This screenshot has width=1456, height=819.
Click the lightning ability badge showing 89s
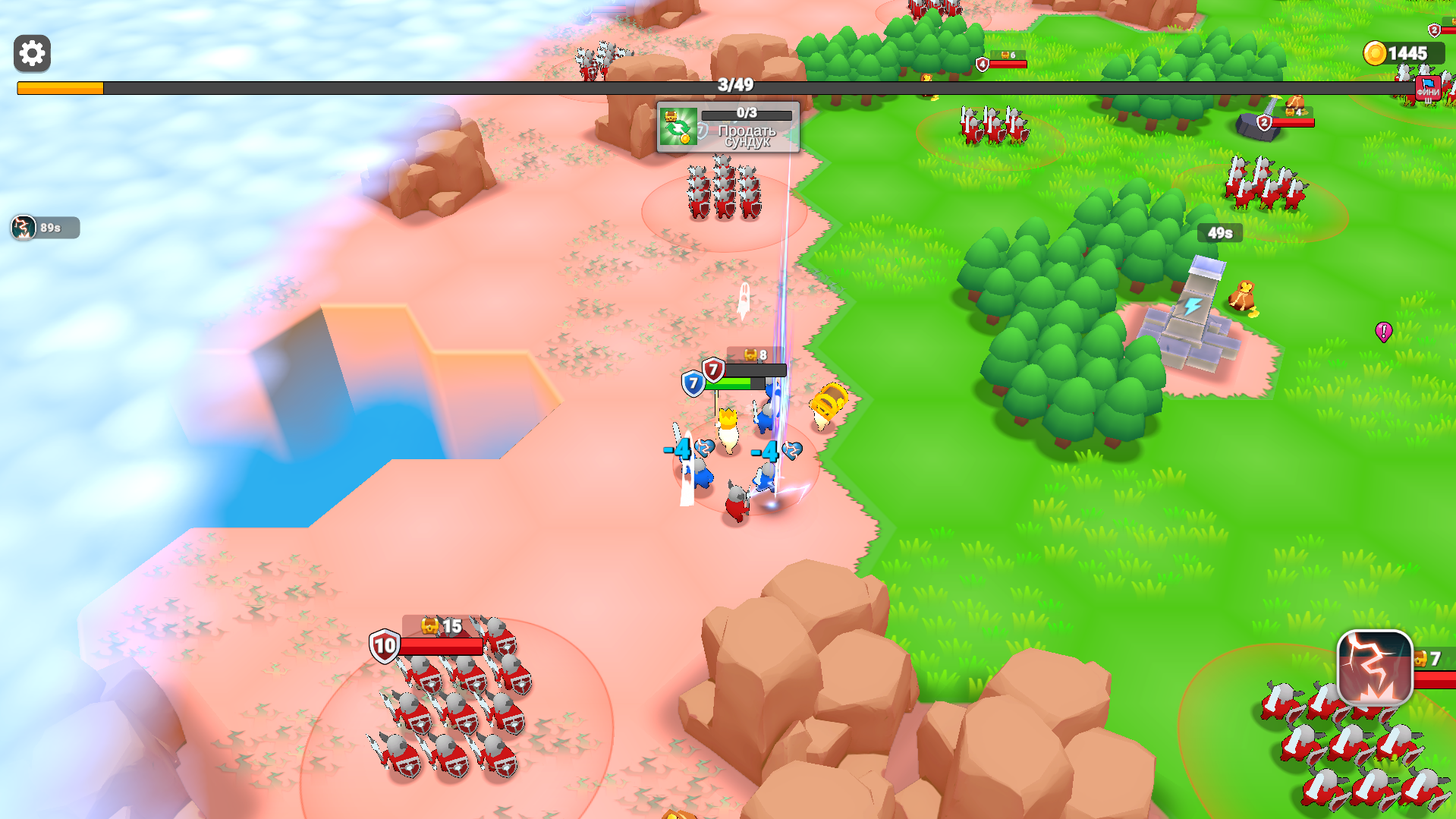click(x=23, y=227)
